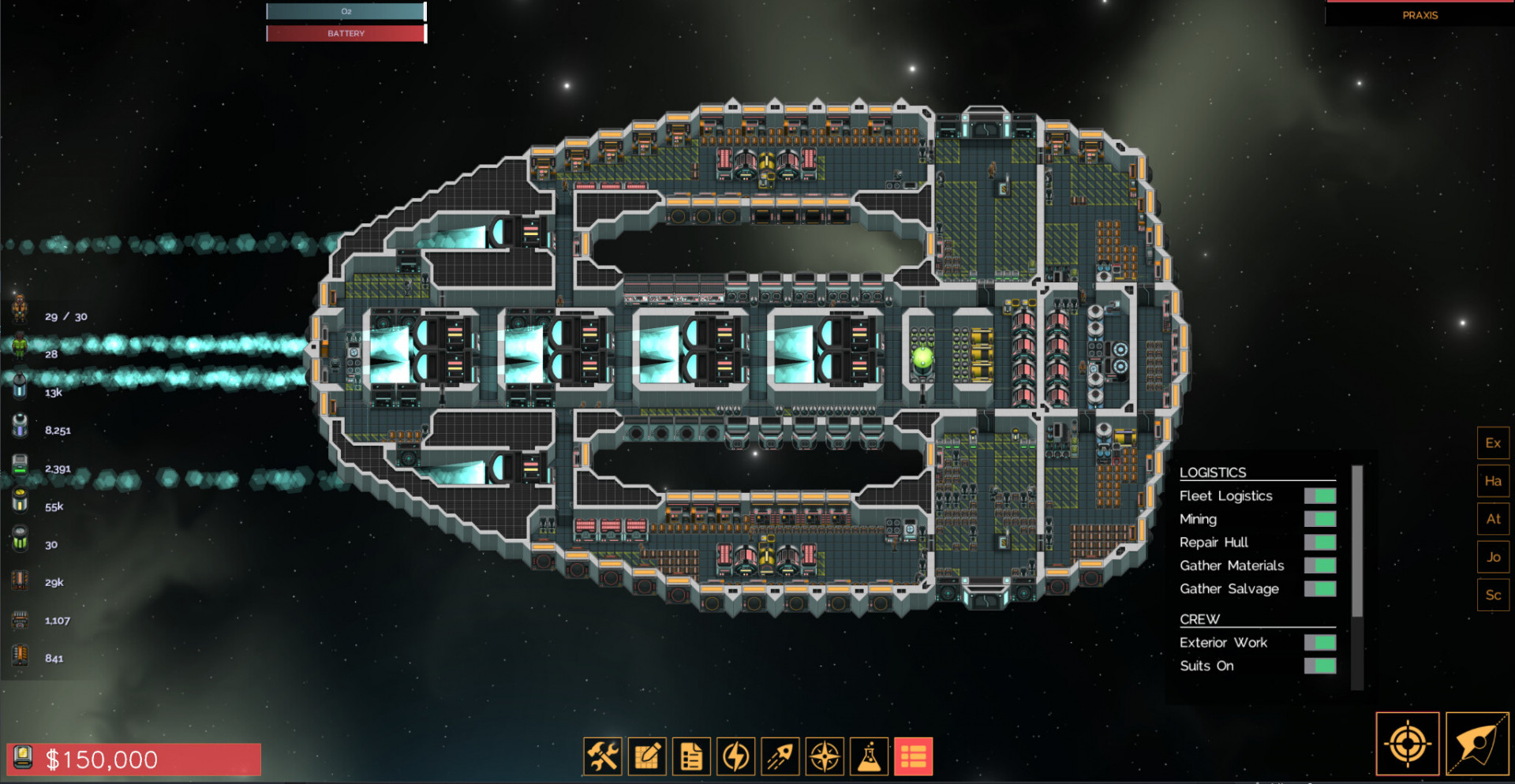
Task: Disable the Gather Salvage toggle
Action: pos(1319,588)
